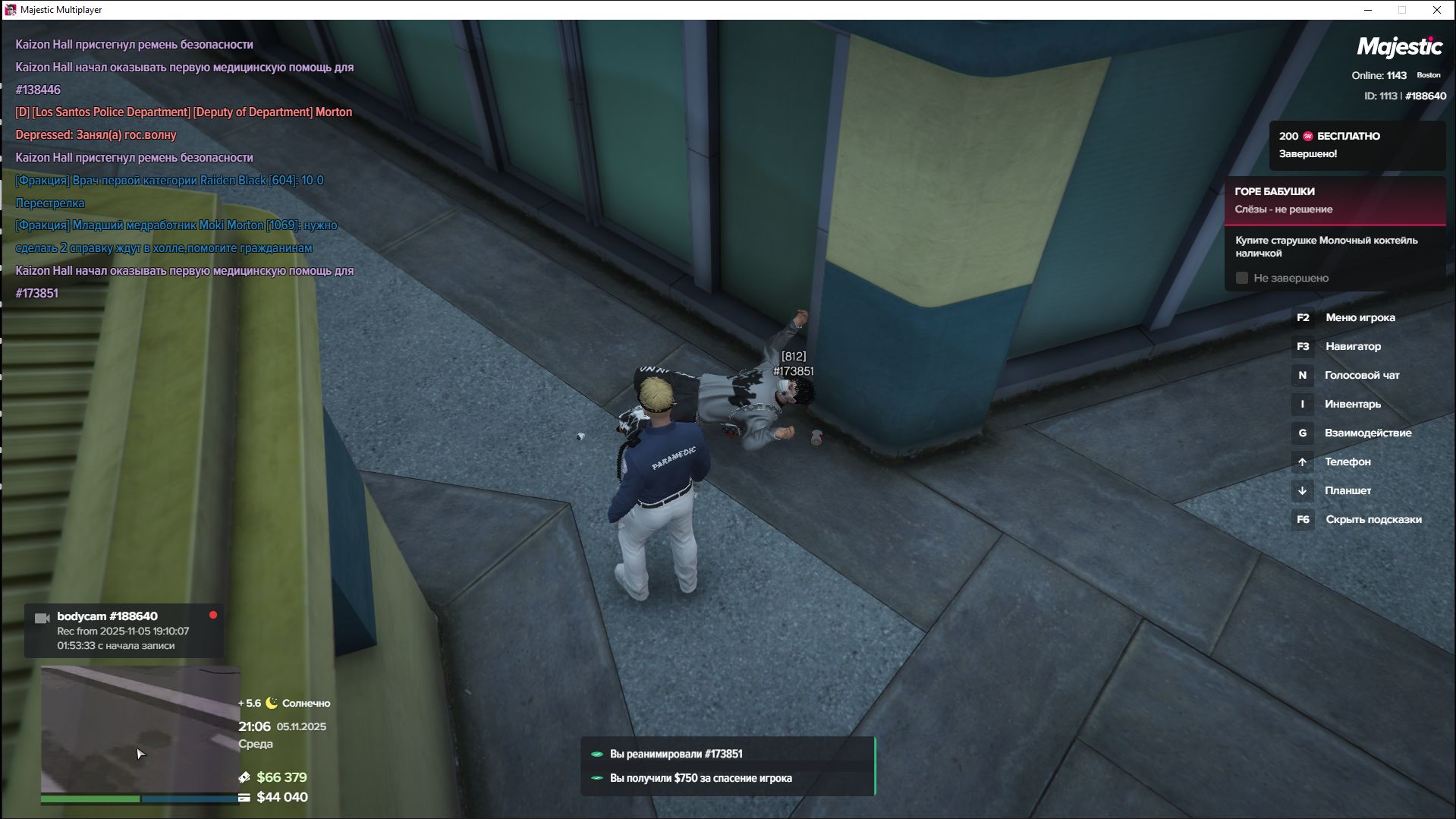Click the Majestic logo
1456x819 pixels.
(1399, 47)
